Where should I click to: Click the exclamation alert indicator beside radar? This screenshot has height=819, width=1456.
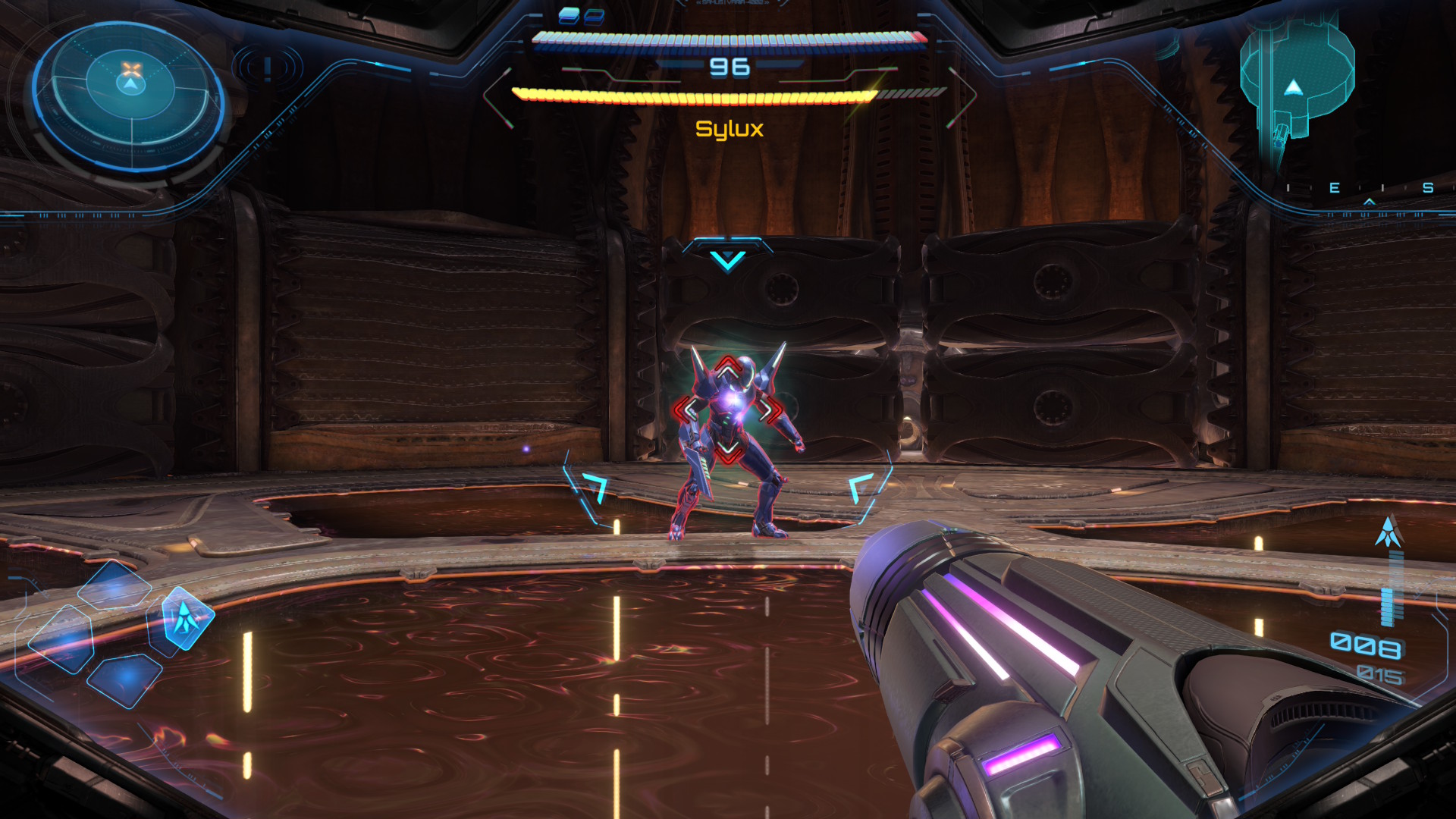tap(268, 68)
